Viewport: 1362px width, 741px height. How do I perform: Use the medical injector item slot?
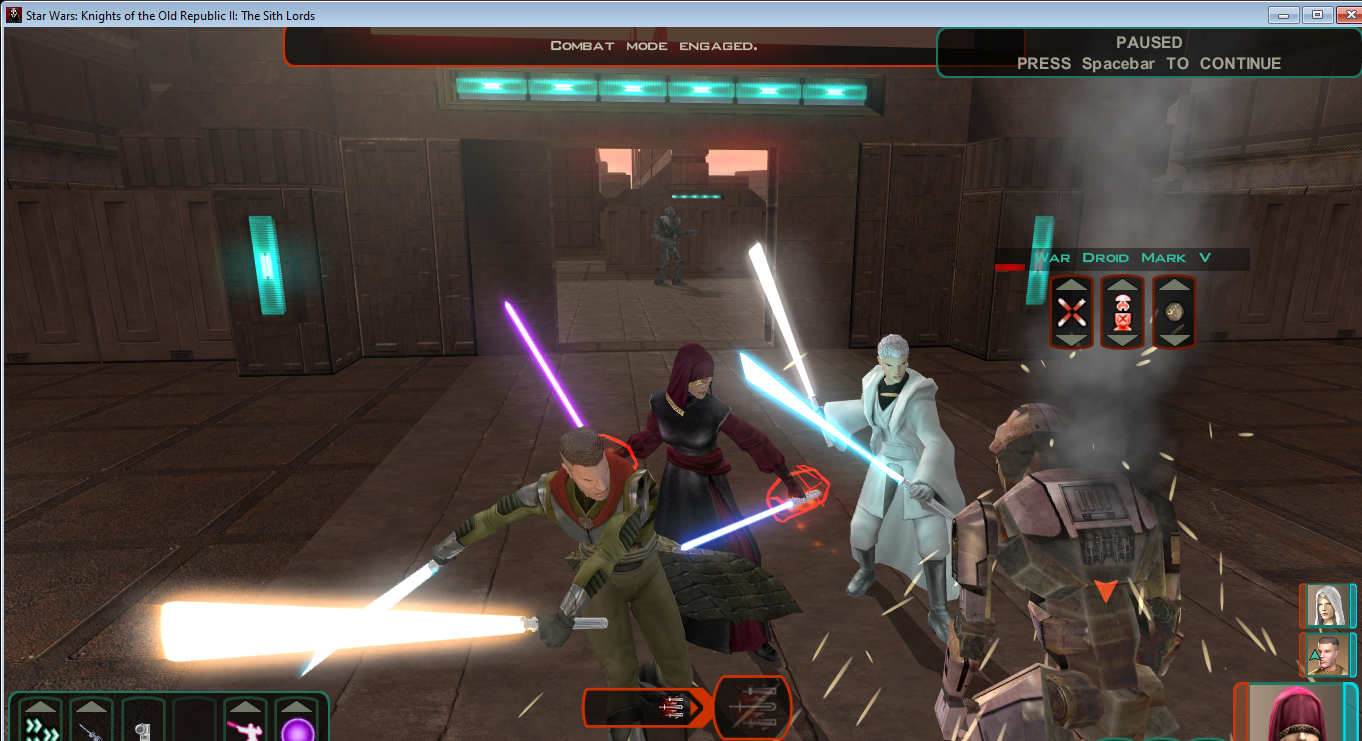[x=92, y=731]
